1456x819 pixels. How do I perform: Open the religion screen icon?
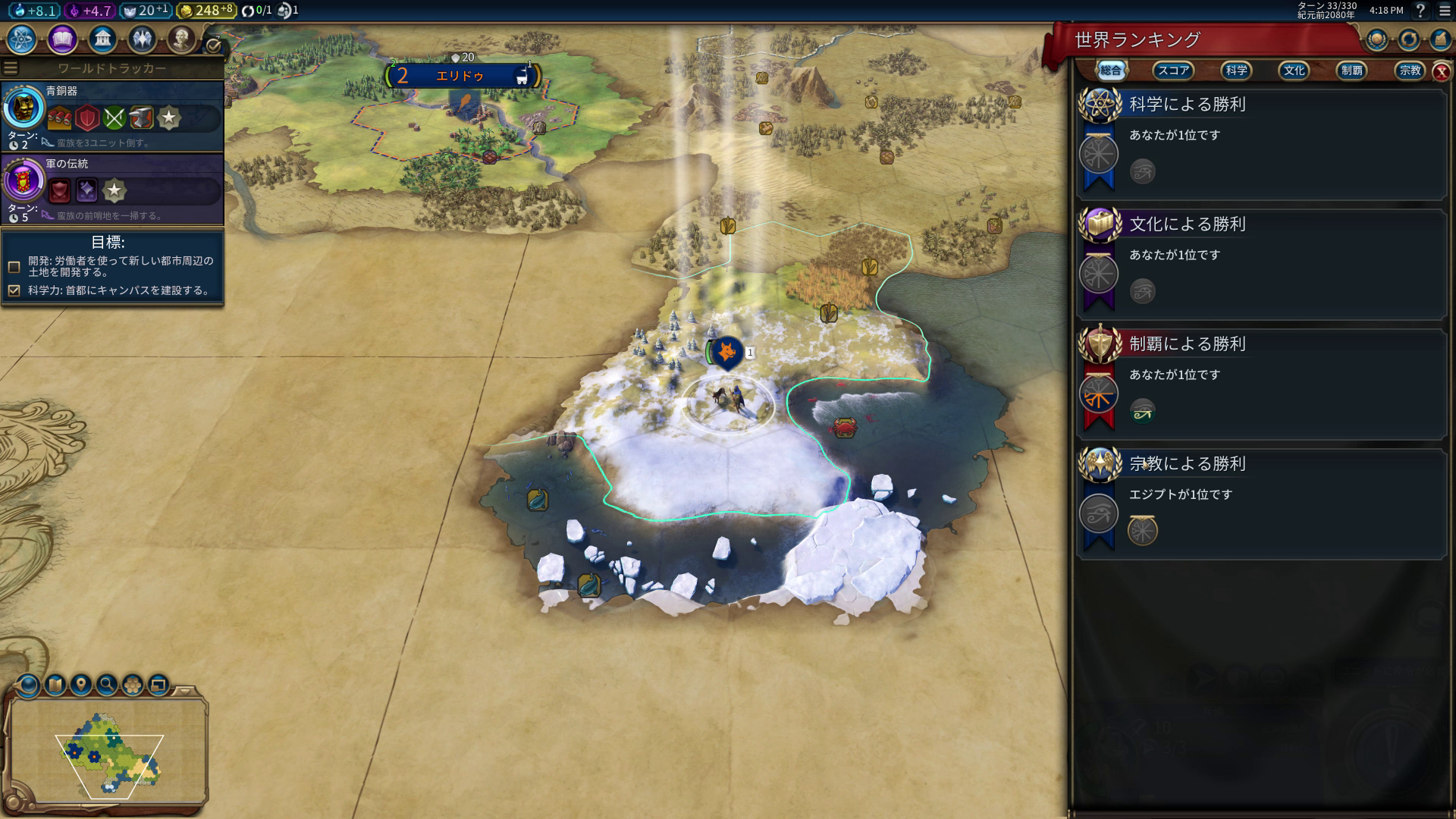point(142,39)
